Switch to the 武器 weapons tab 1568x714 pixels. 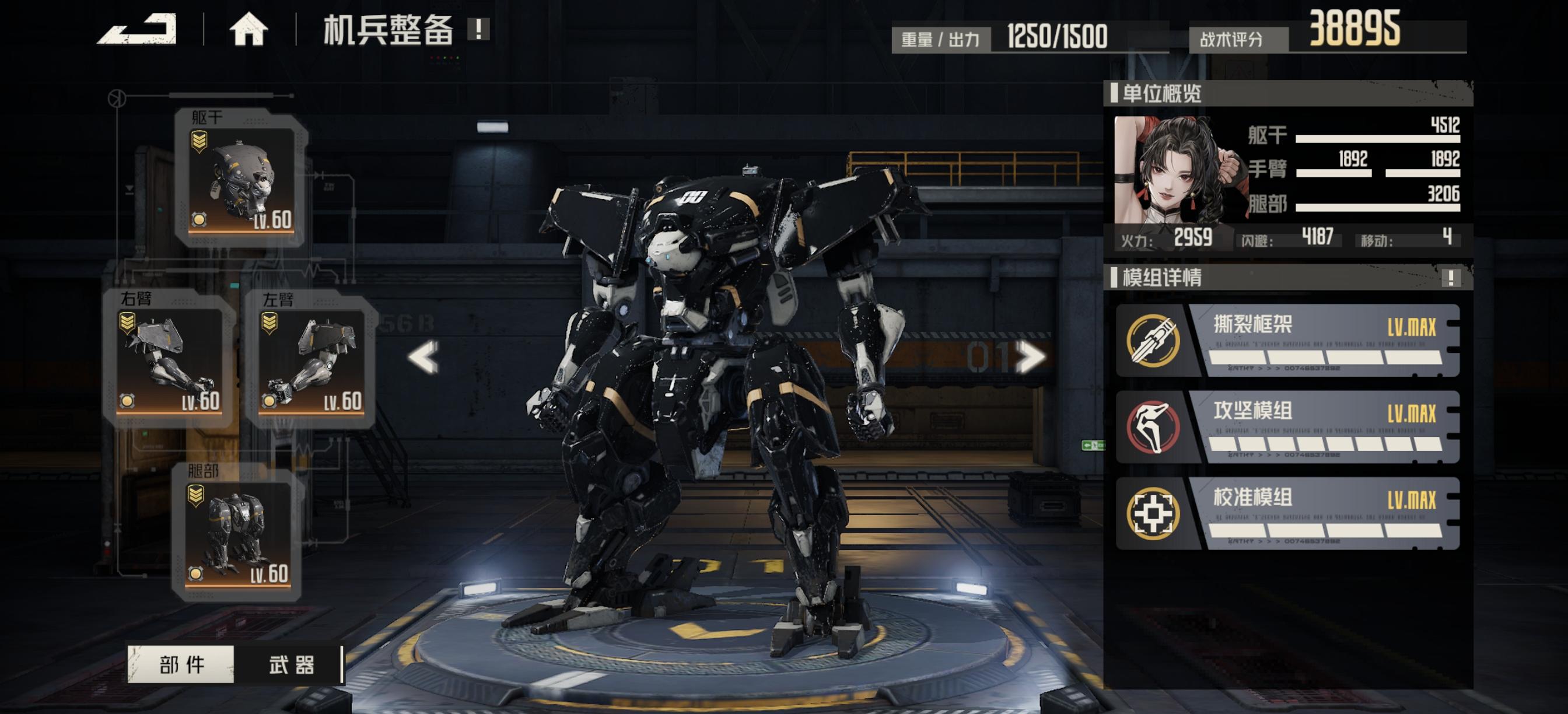point(291,664)
